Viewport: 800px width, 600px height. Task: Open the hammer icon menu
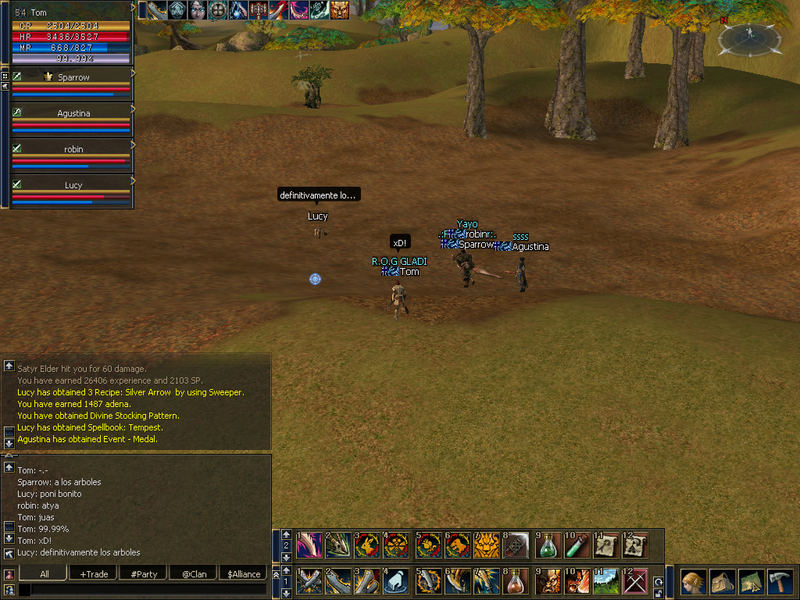pyautogui.click(x=779, y=582)
